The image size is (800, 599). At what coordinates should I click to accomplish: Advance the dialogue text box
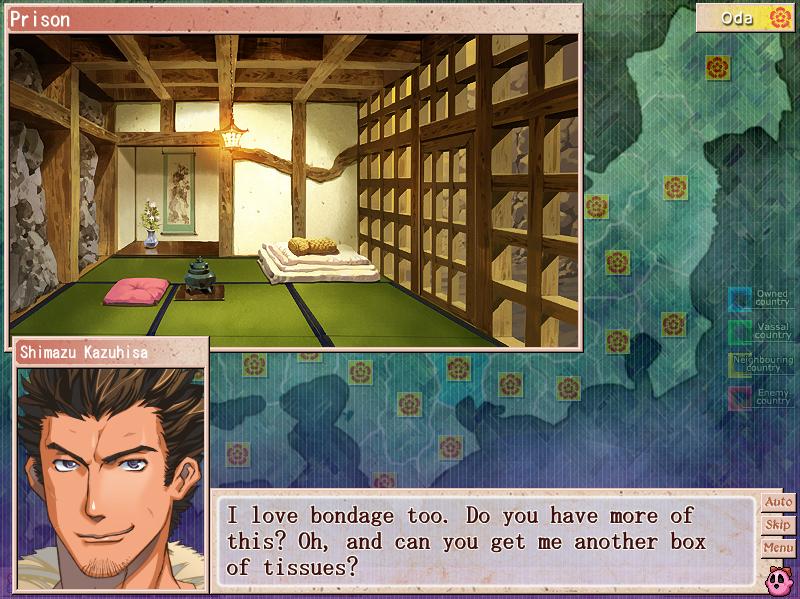tap(487, 540)
